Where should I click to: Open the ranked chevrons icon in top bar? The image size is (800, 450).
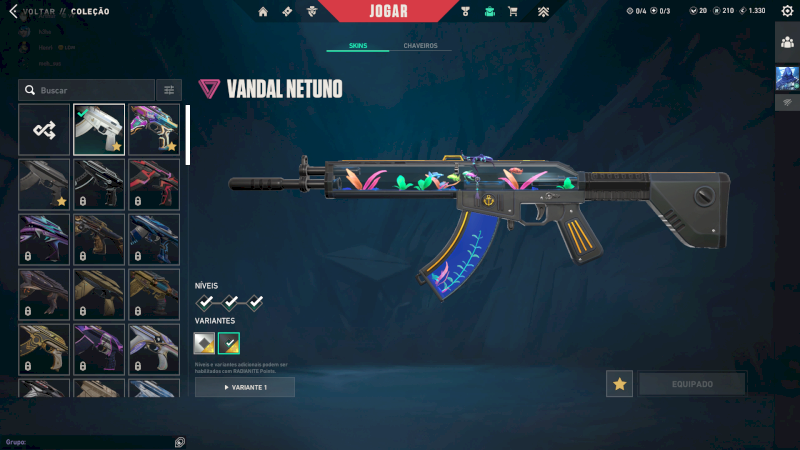(x=543, y=11)
